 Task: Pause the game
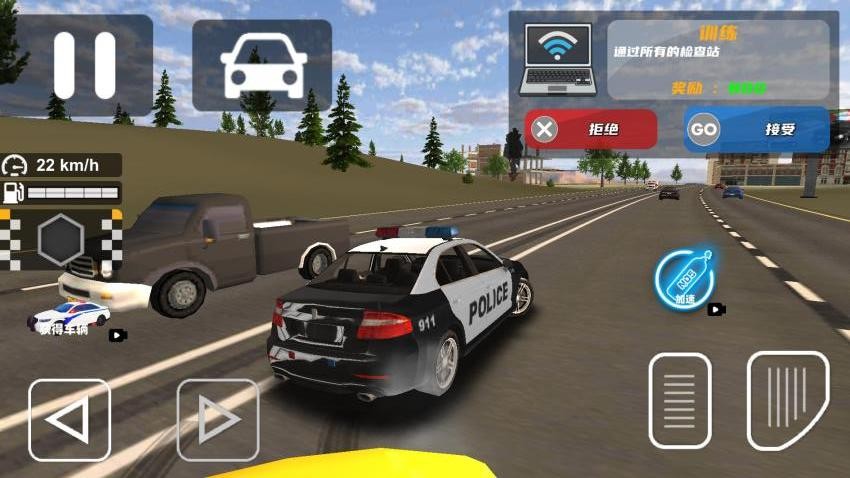84,65
